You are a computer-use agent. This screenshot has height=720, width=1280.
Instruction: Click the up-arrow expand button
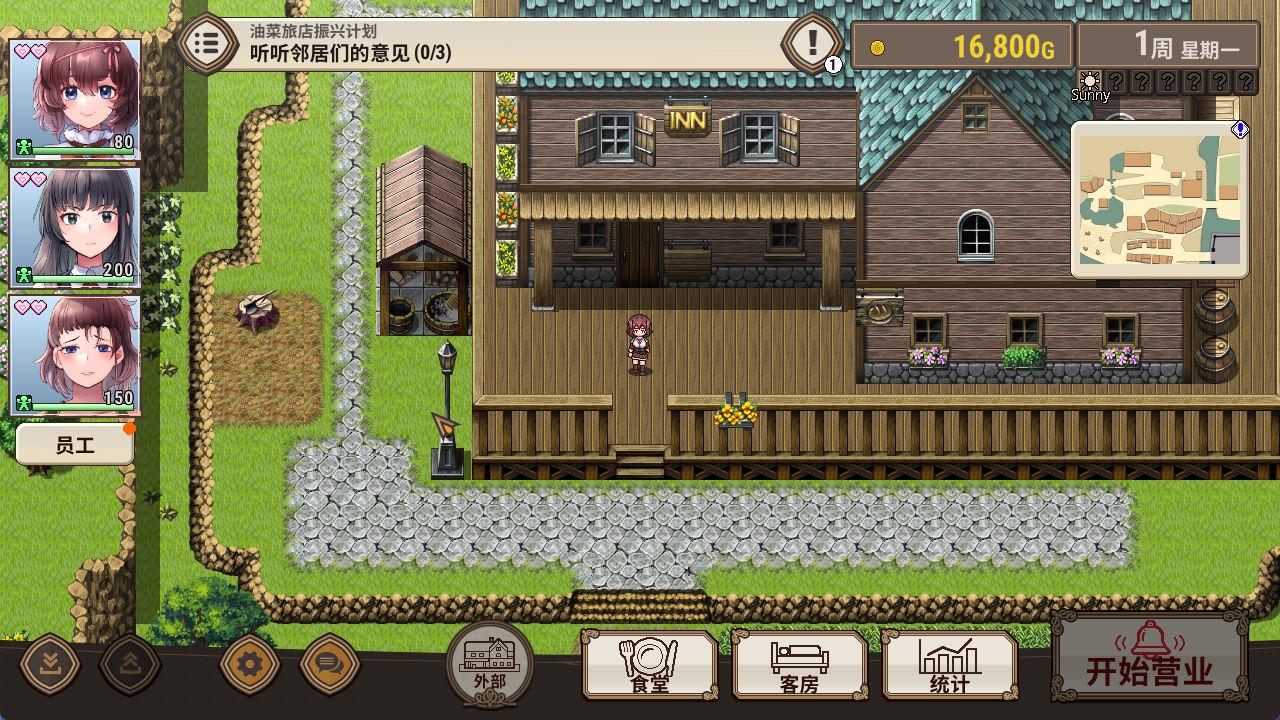[129, 662]
